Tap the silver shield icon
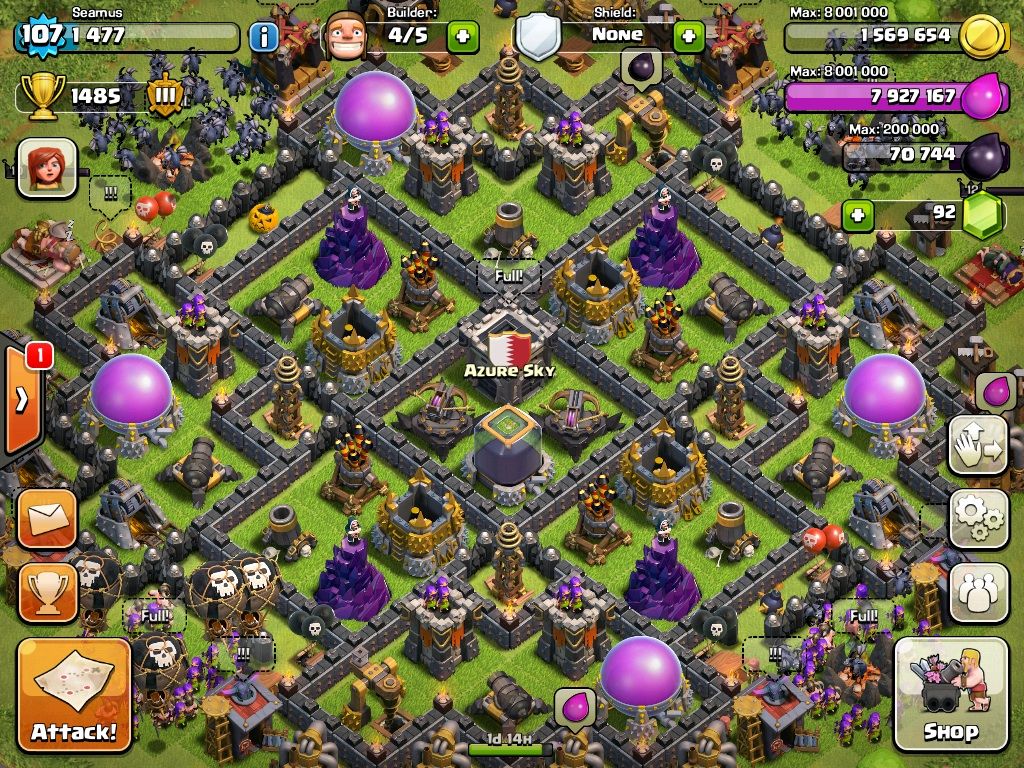Screen dimensions: 1024x768 (537, 37)
